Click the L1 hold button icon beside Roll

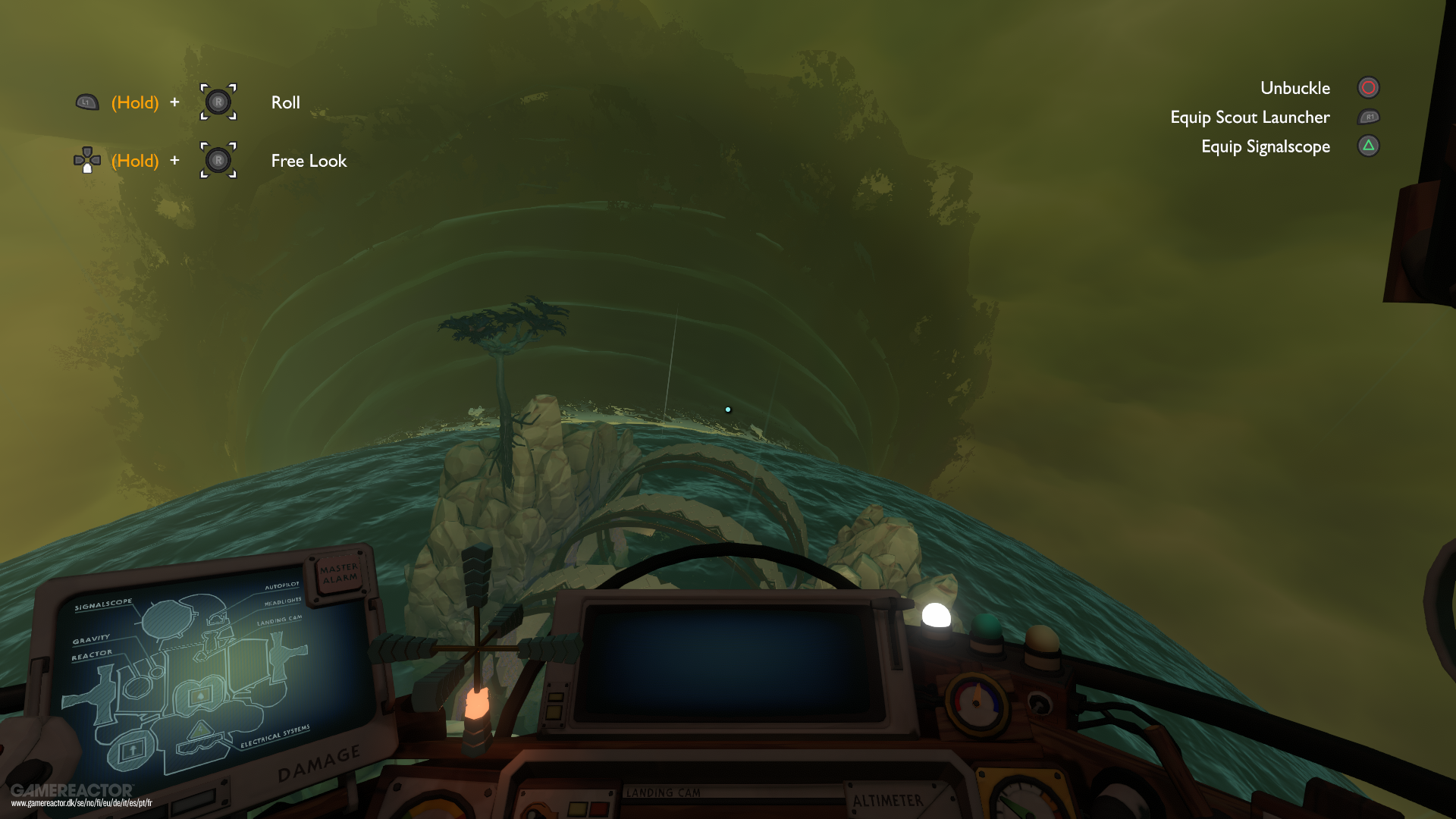pyautogui.click(x=86, y=101)
